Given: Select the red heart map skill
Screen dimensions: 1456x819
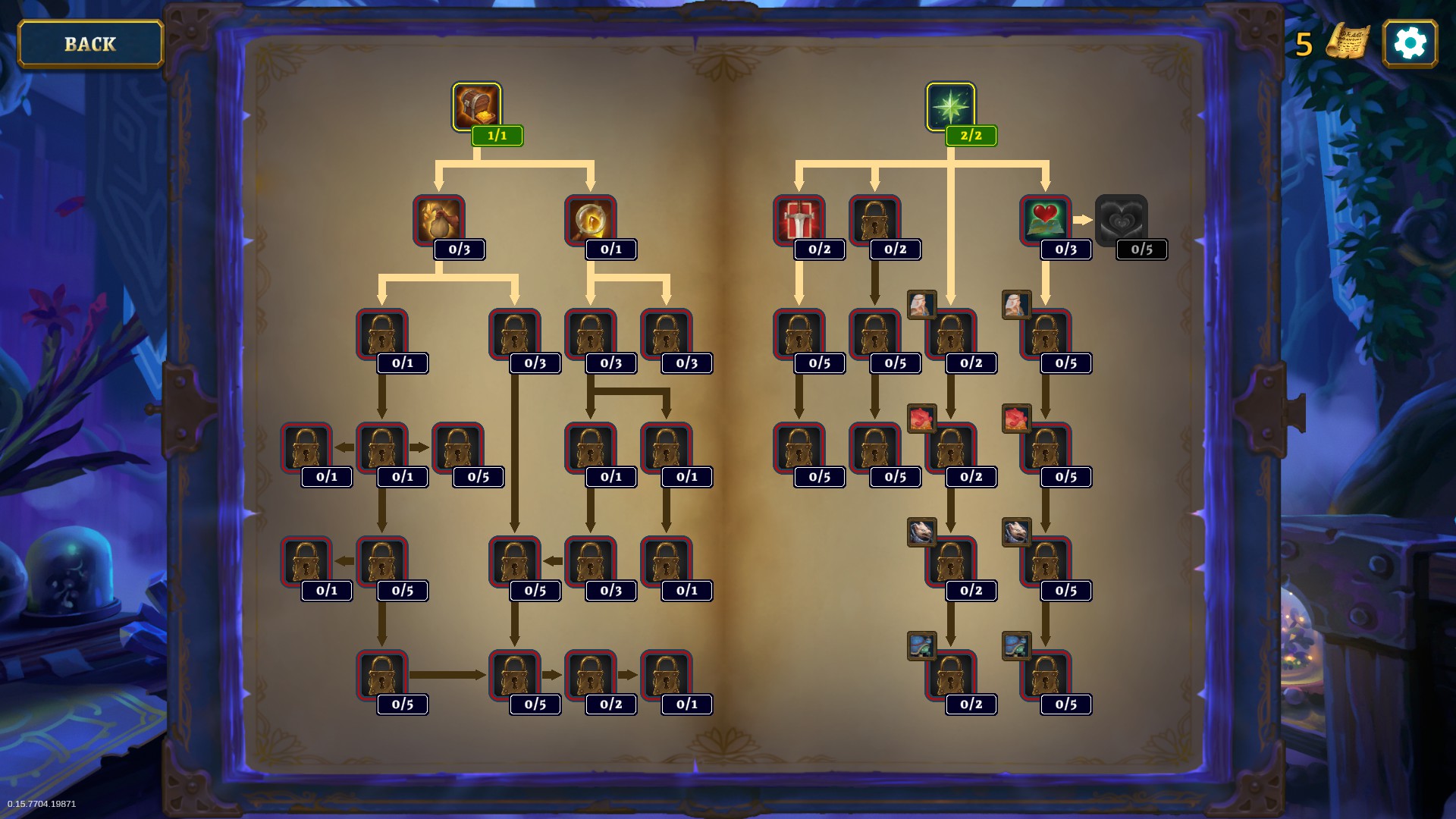Looking at the screenshot, I should click(x=1045, y=220).
